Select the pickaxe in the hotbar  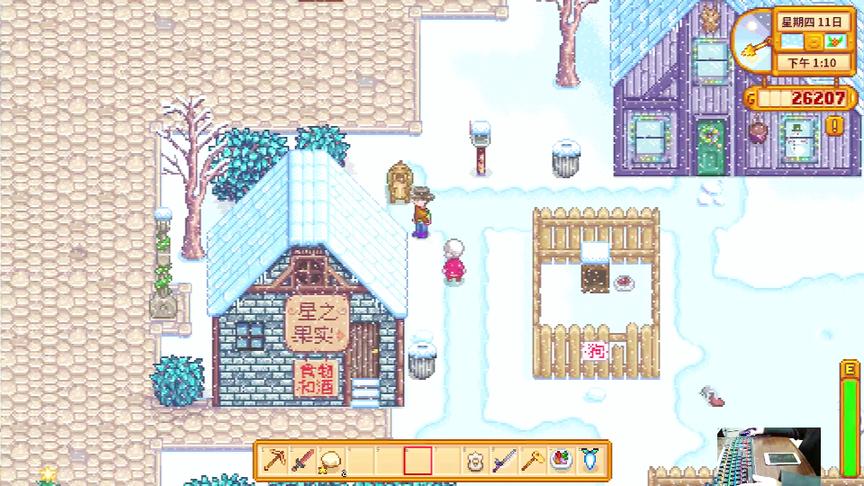coord(273,461)
